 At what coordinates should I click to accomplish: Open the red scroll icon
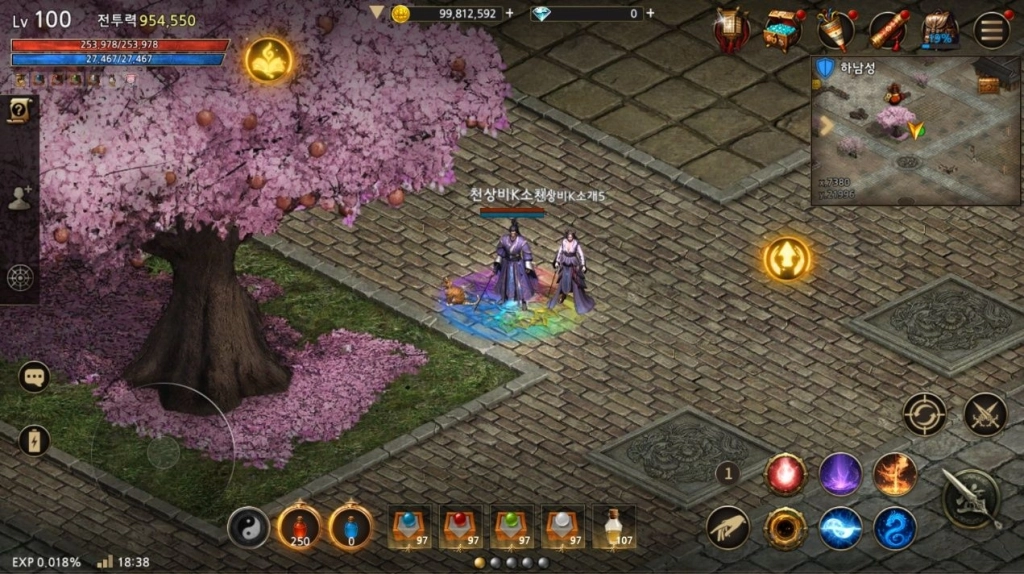click(x=887, y=30)
